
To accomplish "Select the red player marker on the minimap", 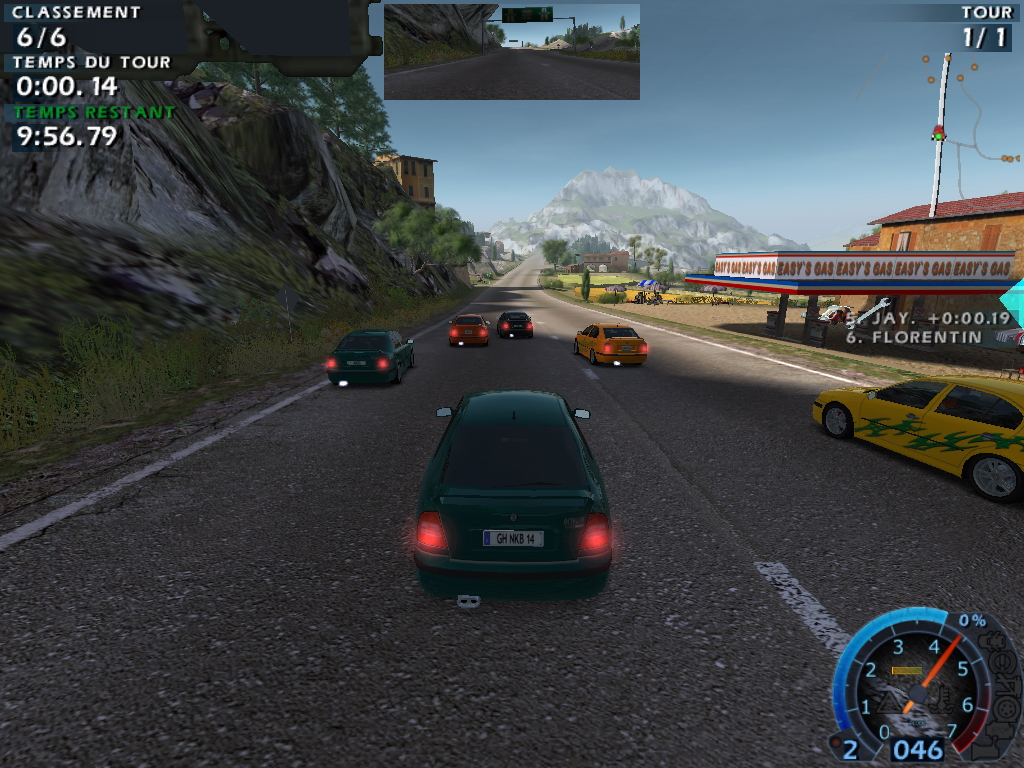I will (x=938, y=132).
